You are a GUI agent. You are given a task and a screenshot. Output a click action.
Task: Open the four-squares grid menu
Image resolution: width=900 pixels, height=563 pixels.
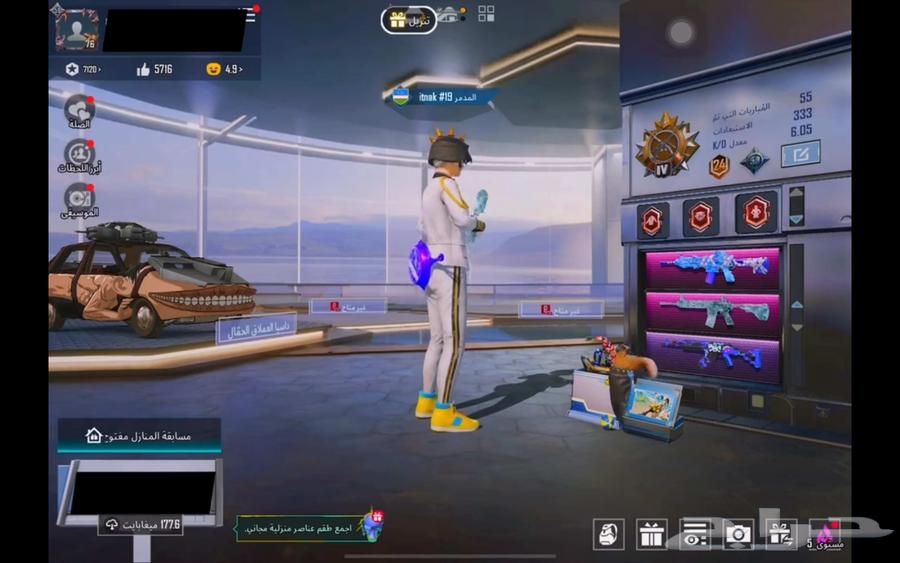click(486, 13)
